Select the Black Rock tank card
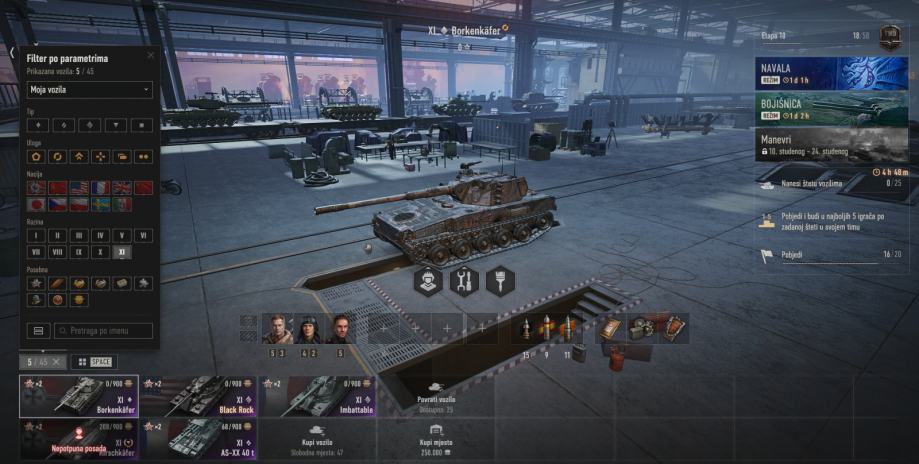The height and width of the screenshot is (464, 919). [x=198, y=396]
